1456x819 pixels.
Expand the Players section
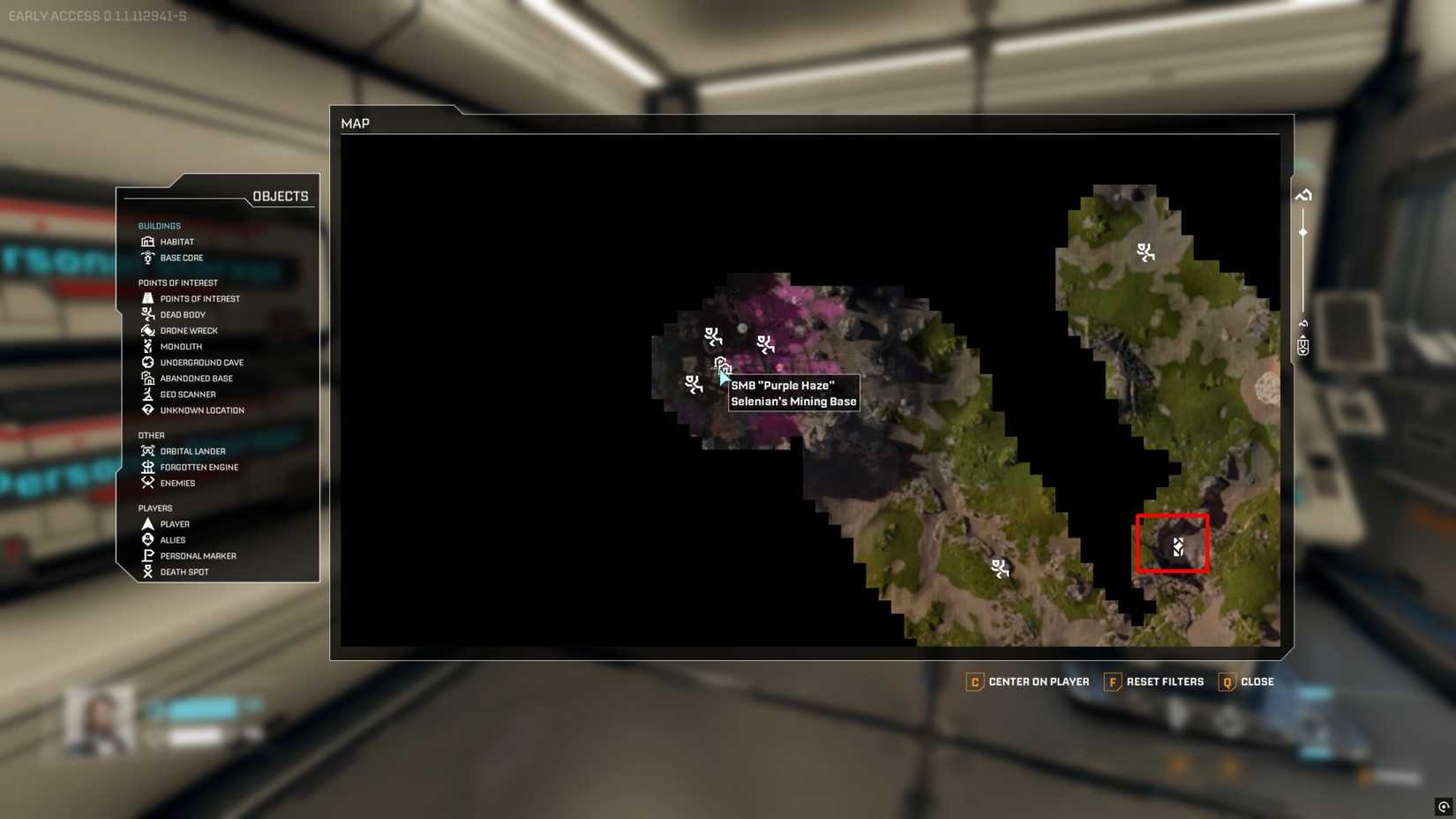tap(154, 507)
